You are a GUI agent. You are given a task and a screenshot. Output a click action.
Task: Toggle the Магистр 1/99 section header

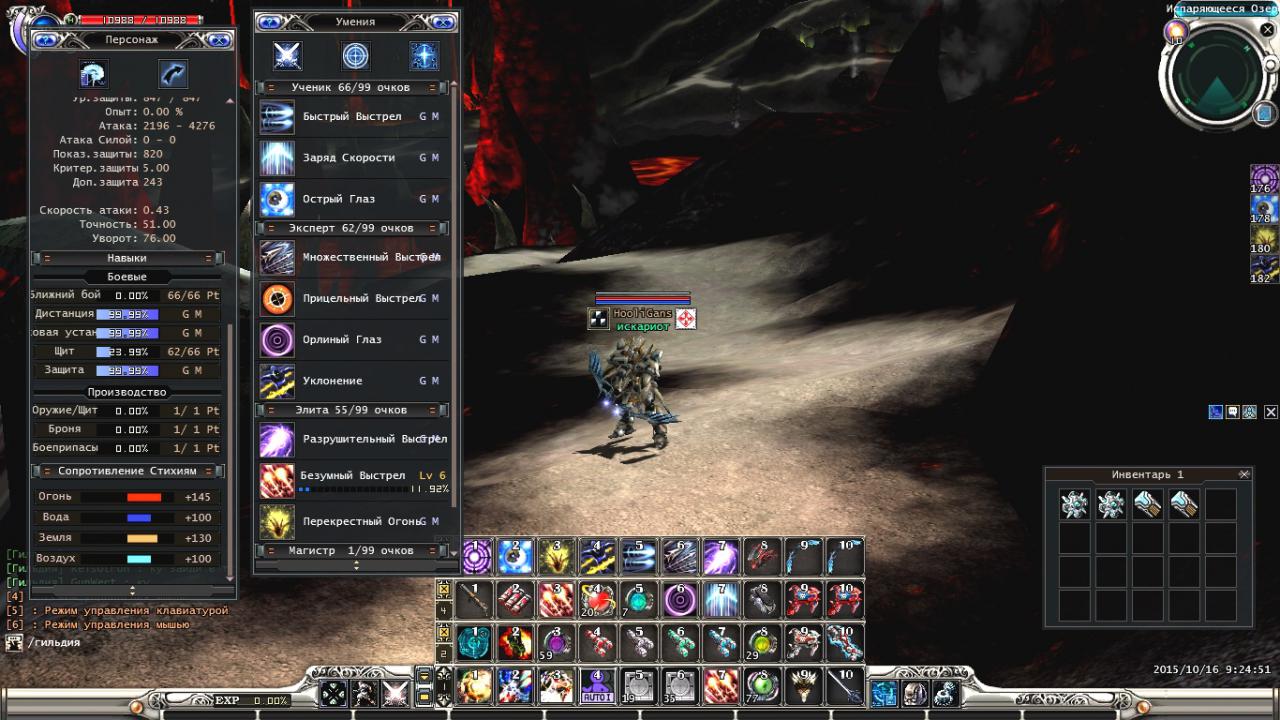pyautogui.click(x=351, y=551)
